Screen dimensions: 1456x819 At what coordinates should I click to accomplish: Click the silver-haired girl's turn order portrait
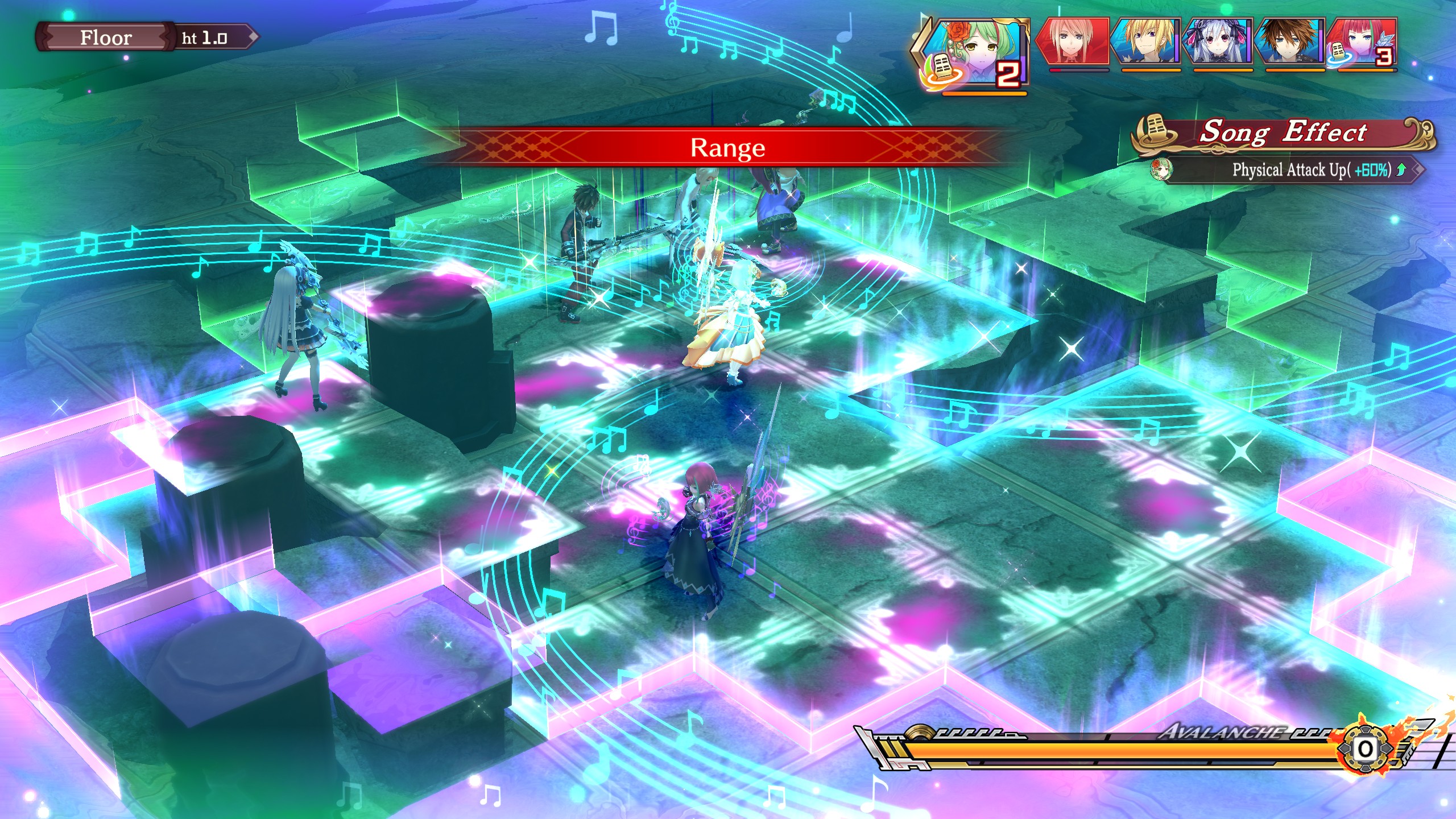tap(1218, 41)
